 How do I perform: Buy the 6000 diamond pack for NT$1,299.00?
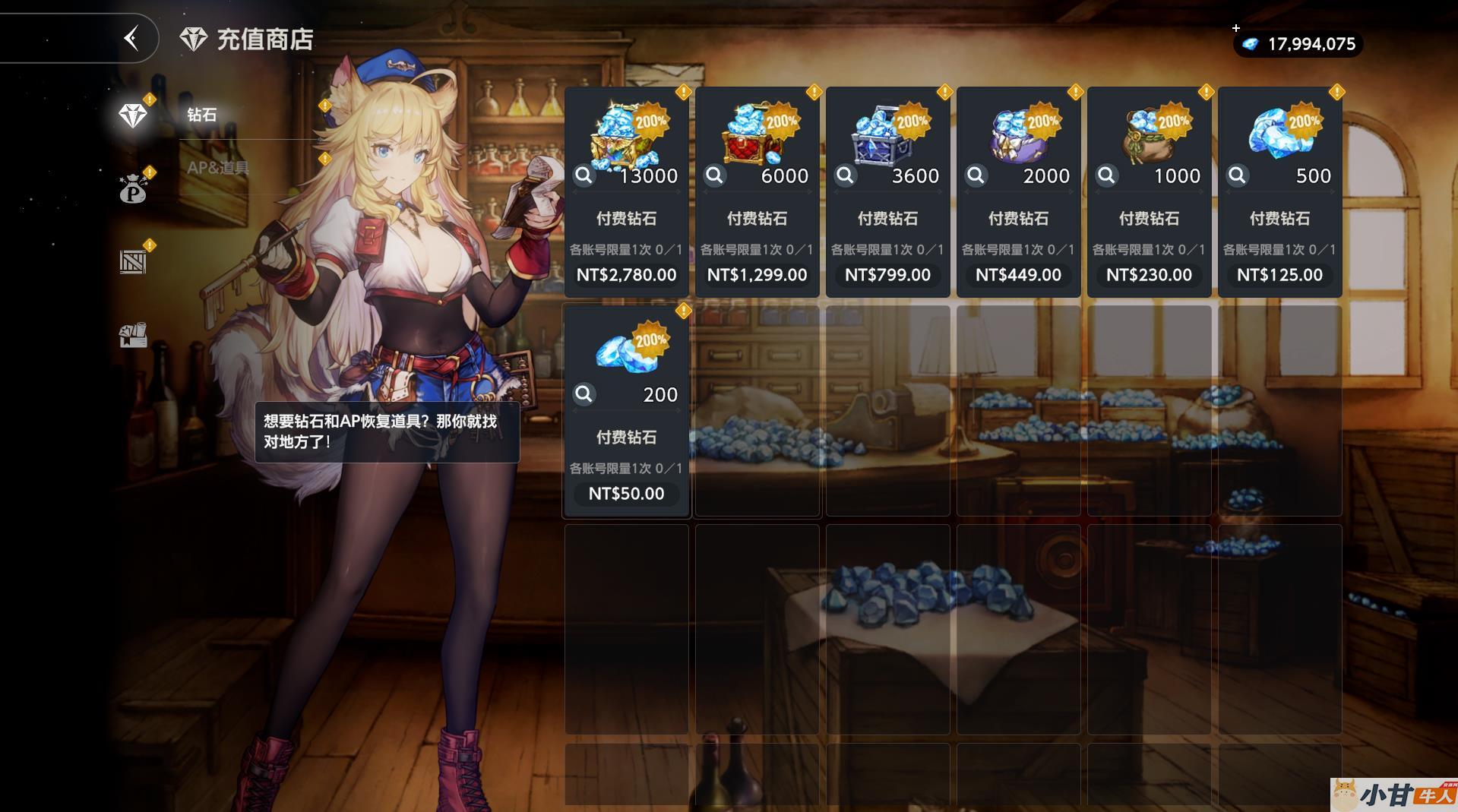757,275
